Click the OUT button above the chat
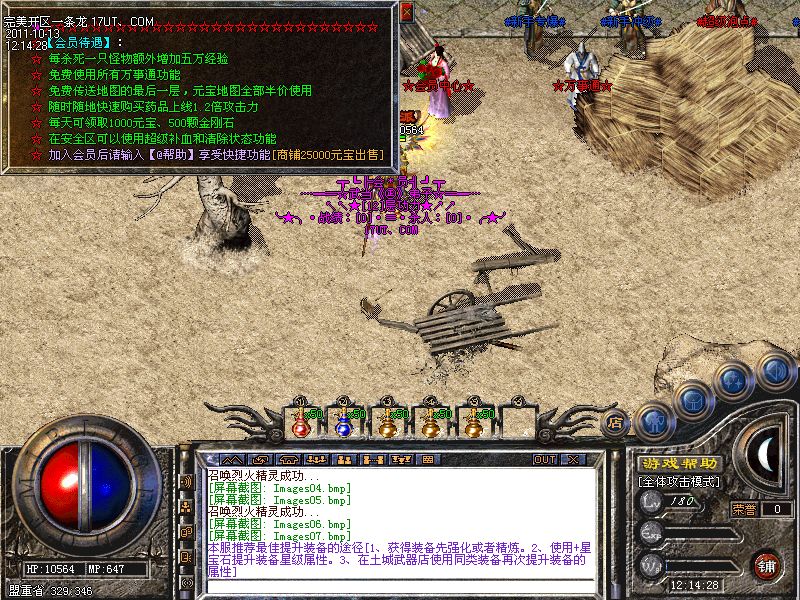Viewport: 800px width, 600px height. point(544,459)
